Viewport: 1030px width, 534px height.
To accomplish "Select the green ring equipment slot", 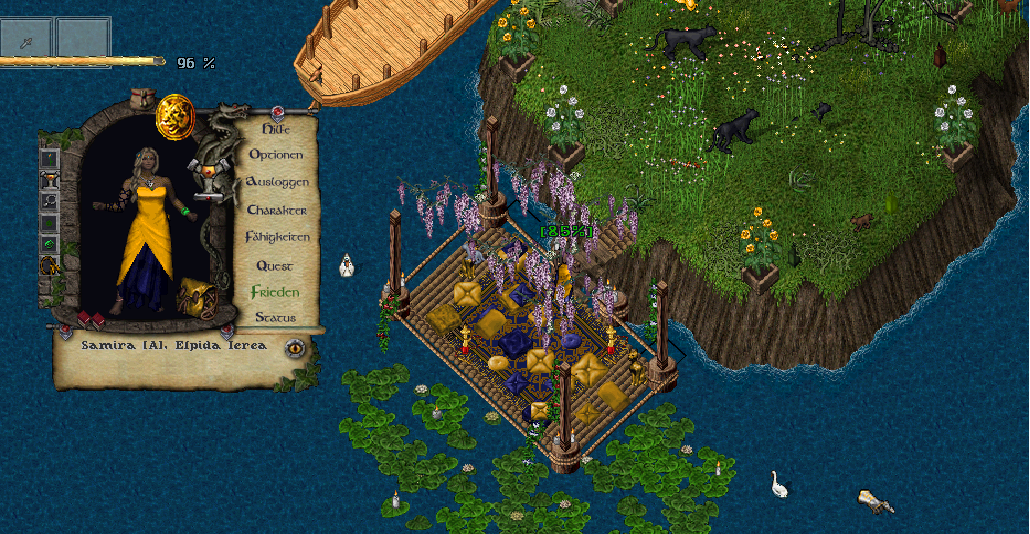I will (49, 244).
